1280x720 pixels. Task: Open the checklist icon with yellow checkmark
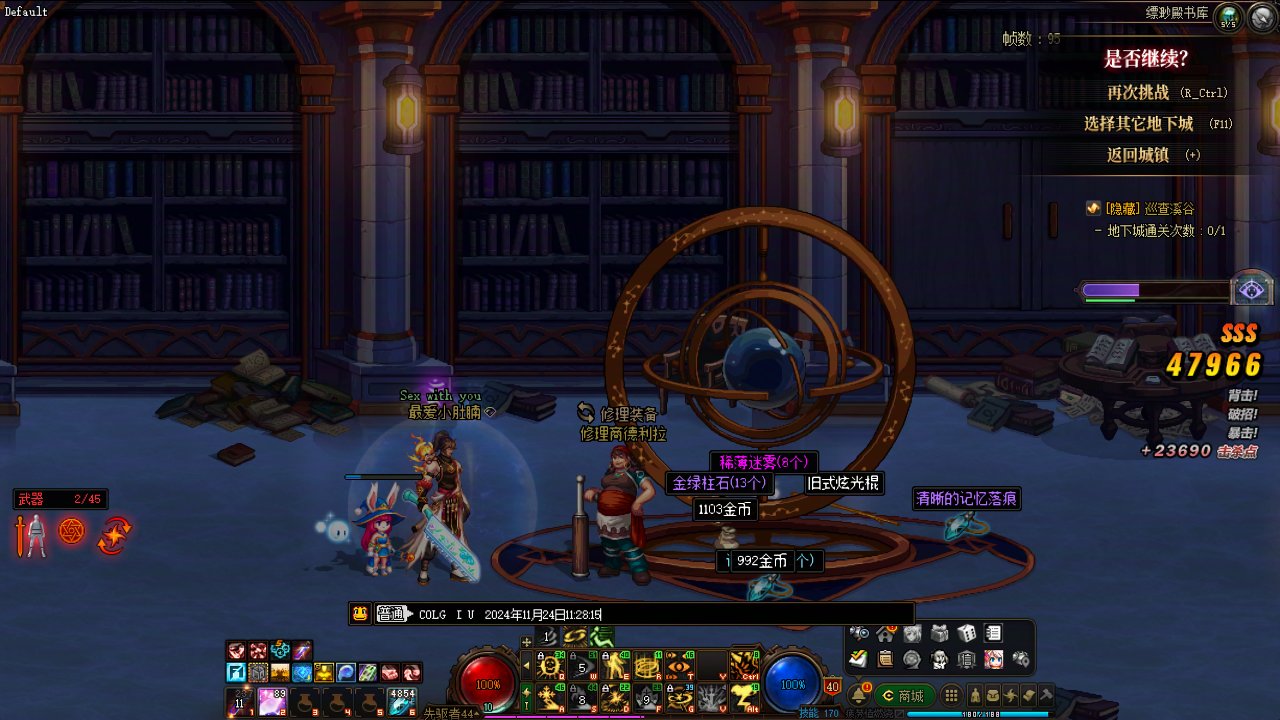(858, 659)
